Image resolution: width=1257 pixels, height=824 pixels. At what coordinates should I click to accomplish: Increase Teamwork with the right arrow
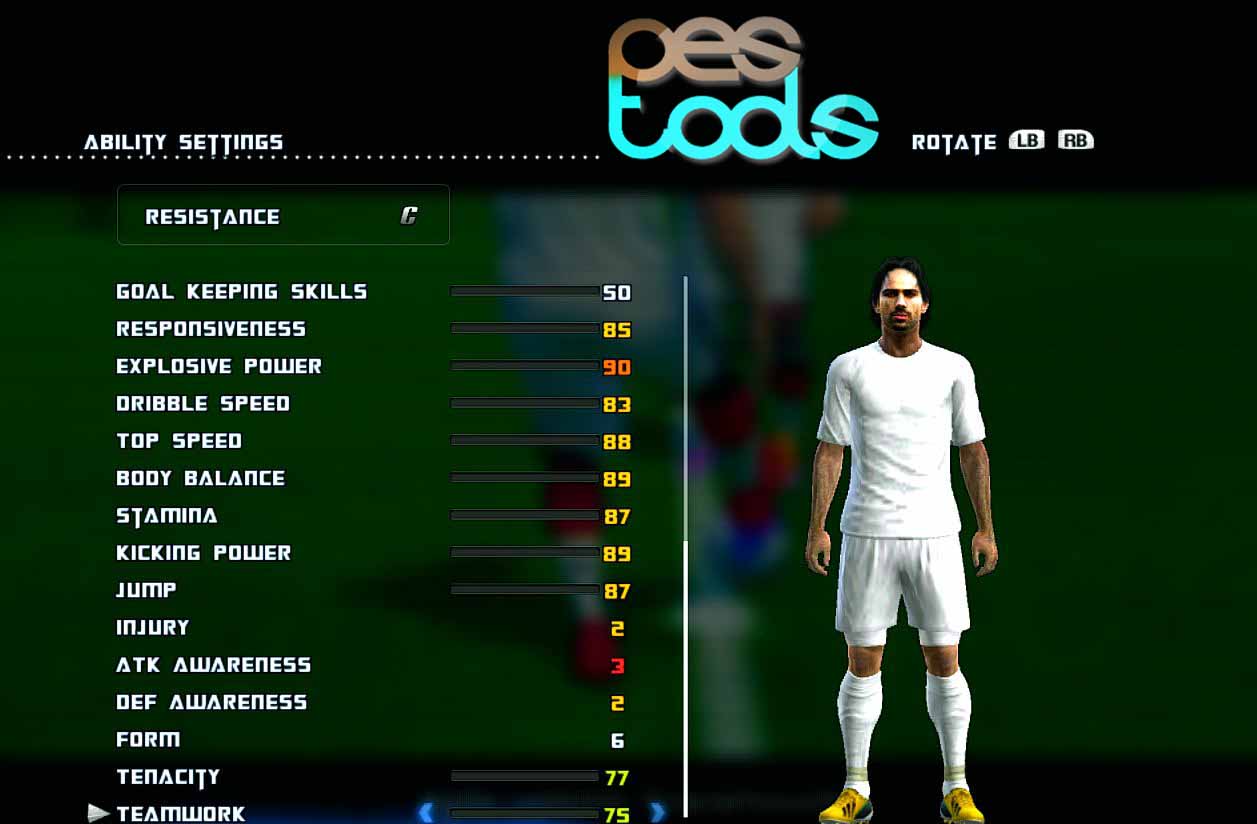pyautogui.click(x=657, y=812)
